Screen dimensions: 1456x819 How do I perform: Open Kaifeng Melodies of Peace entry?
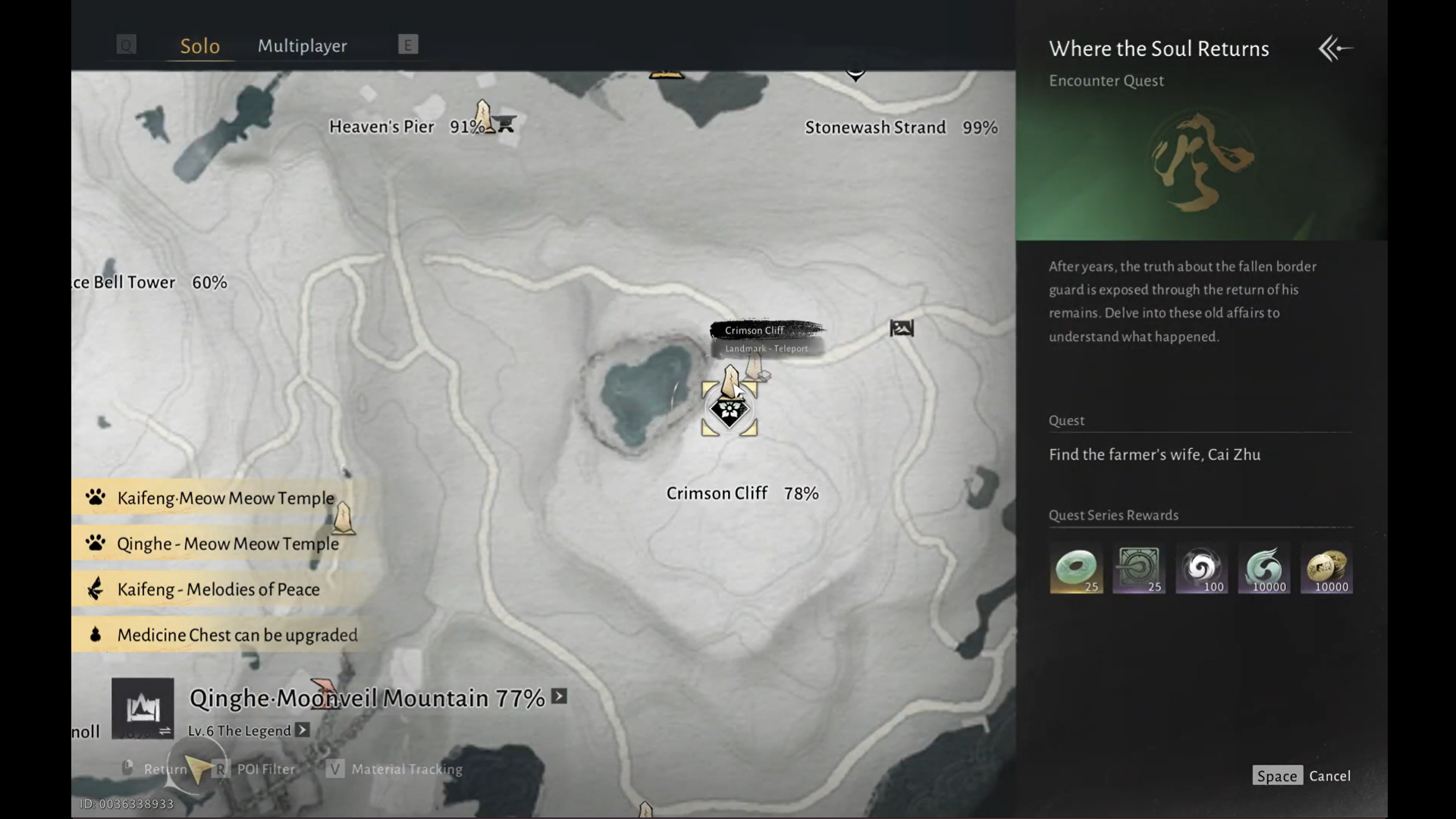pos(218,589)
